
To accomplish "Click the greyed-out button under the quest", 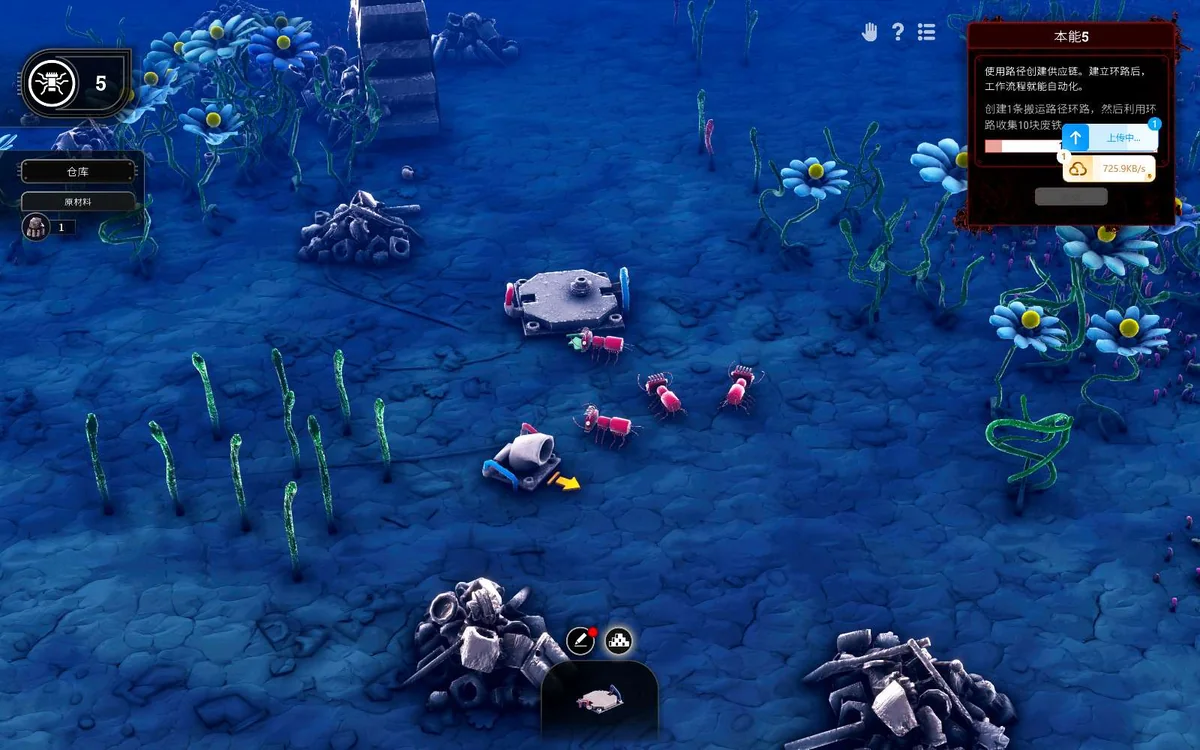I will (1071, 196).
